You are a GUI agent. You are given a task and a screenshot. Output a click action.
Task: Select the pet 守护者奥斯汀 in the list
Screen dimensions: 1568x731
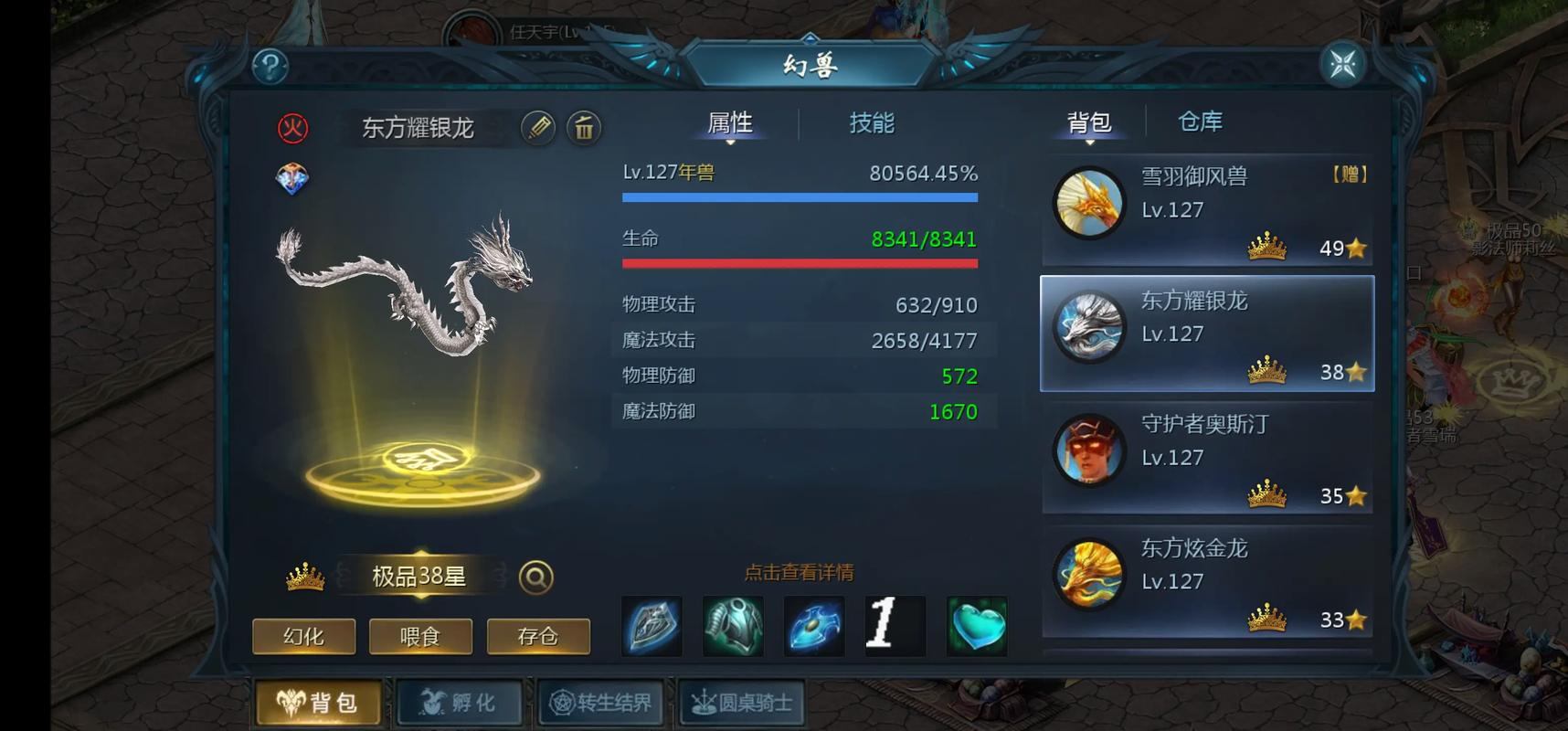click(x=1206, y=455)
